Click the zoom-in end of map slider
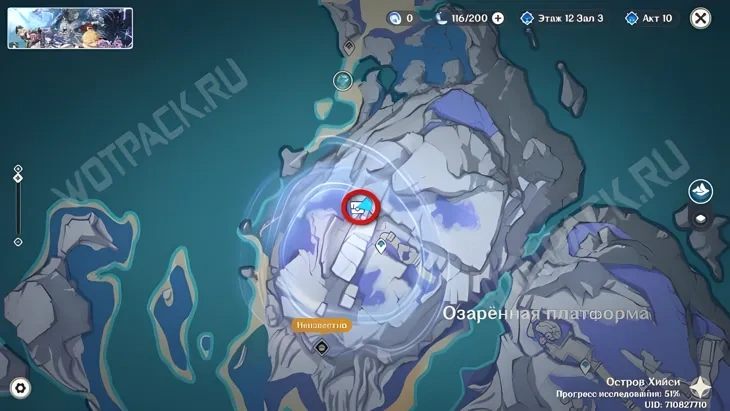This screenshot has height=411, width=730. (18, 168)
